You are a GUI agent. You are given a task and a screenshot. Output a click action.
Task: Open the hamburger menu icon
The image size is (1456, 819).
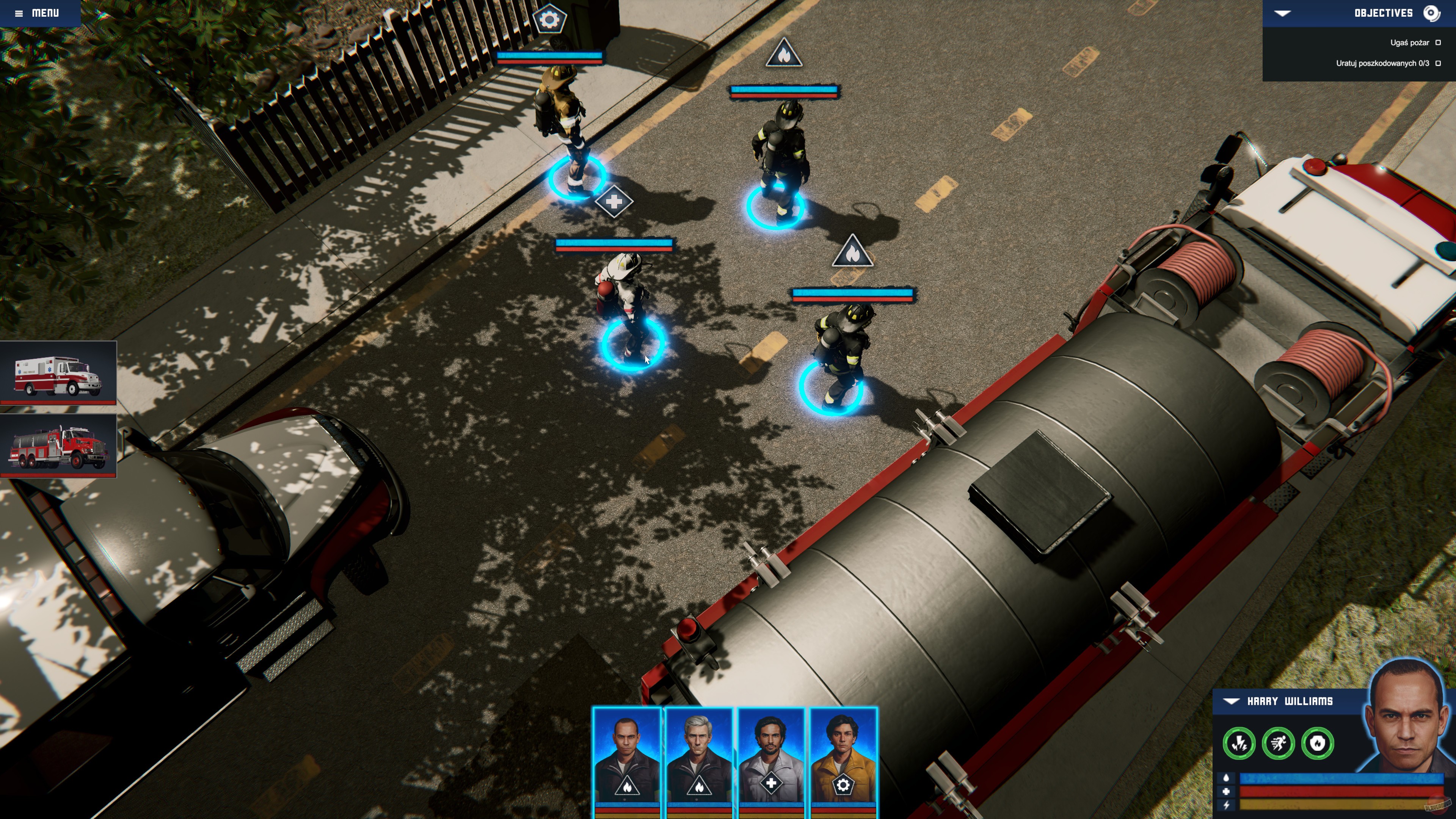coord(19,13)
